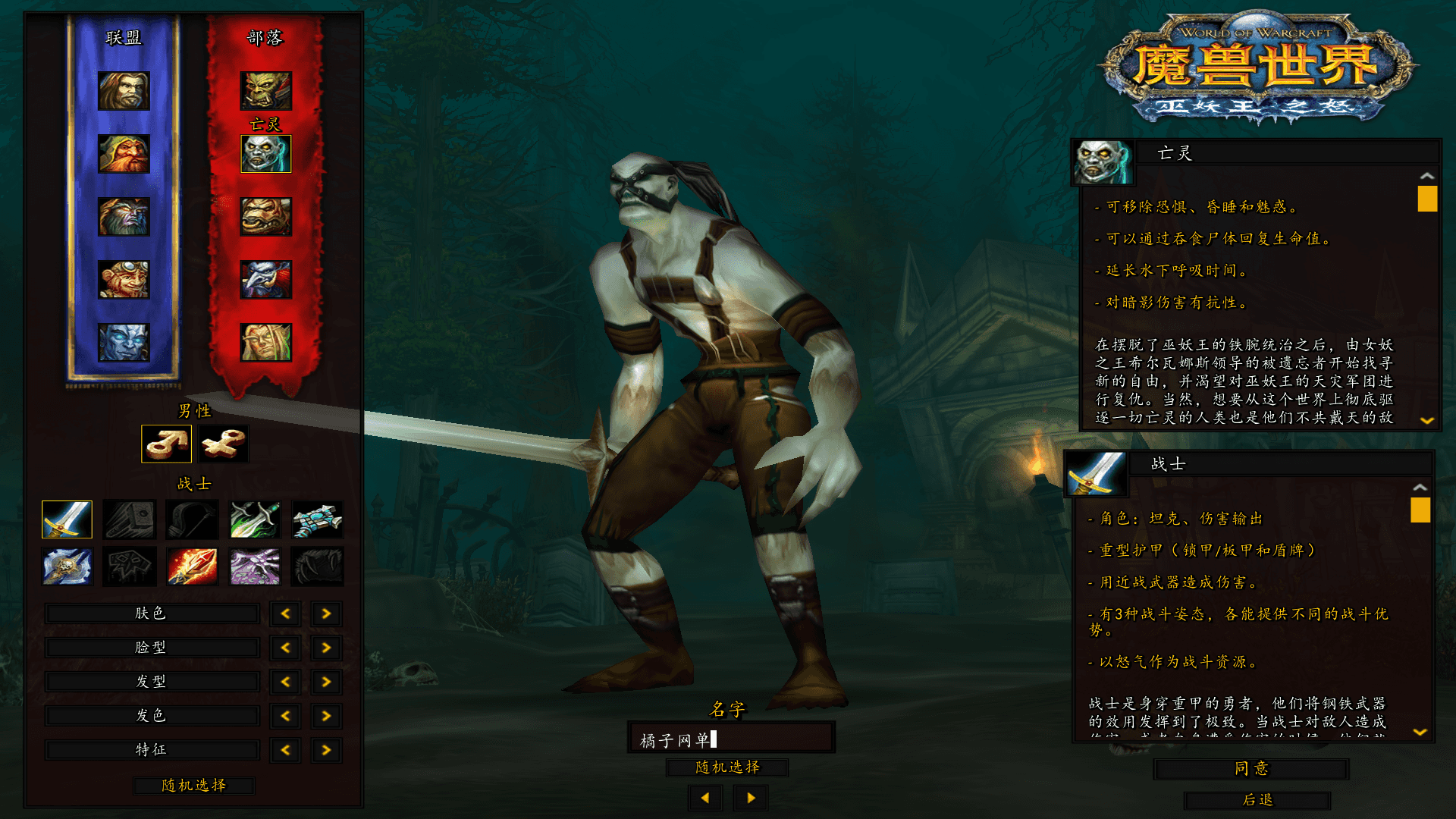Choose the Blood Elf race portrait

265,343
